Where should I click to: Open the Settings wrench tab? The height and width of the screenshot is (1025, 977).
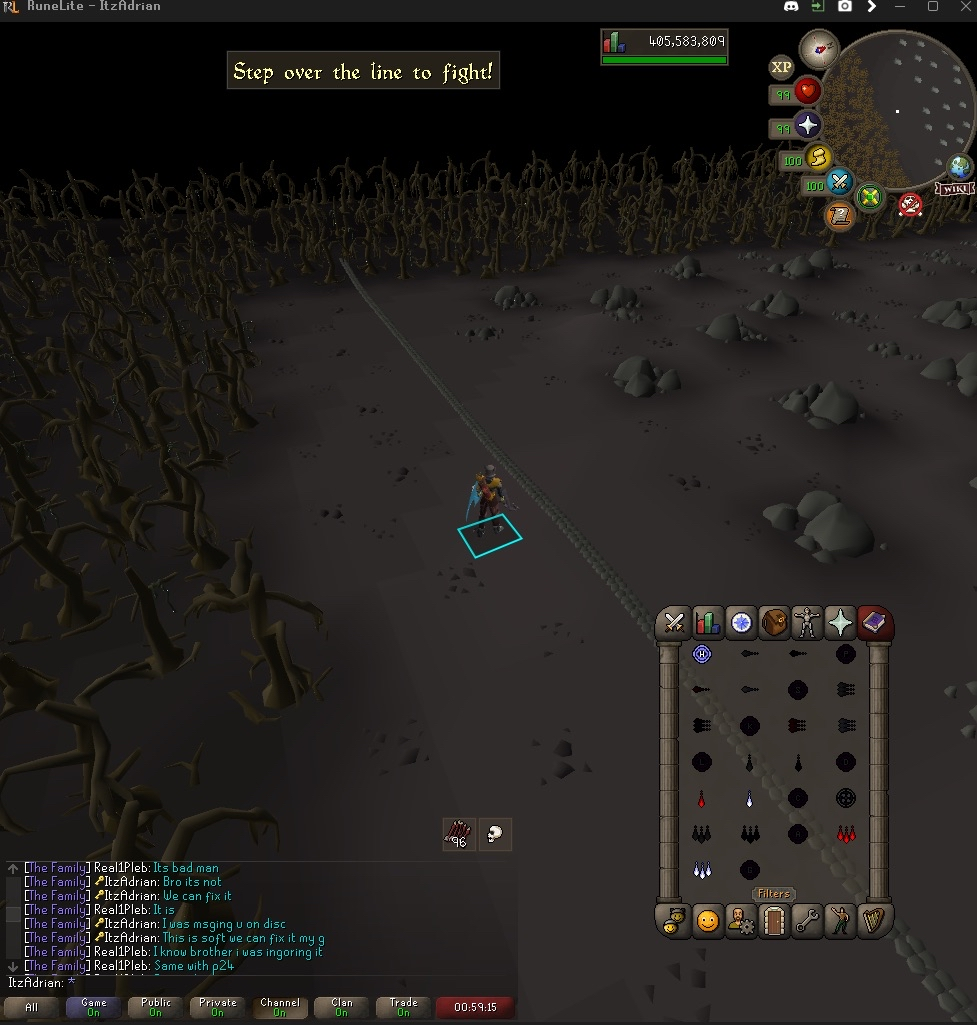(x=807, y=920)
